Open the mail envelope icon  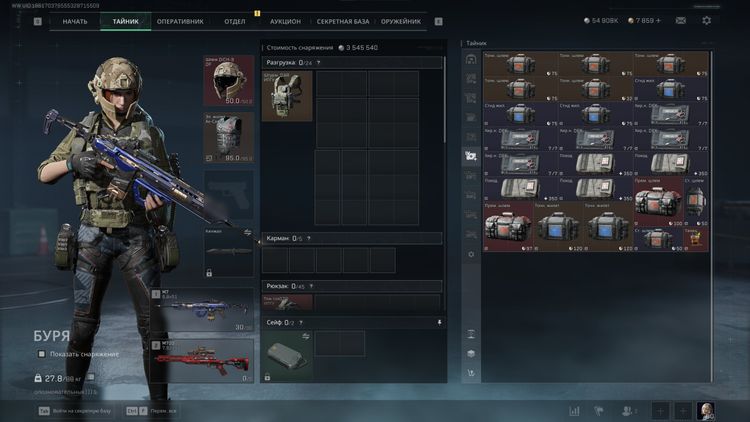pos(681,20)
